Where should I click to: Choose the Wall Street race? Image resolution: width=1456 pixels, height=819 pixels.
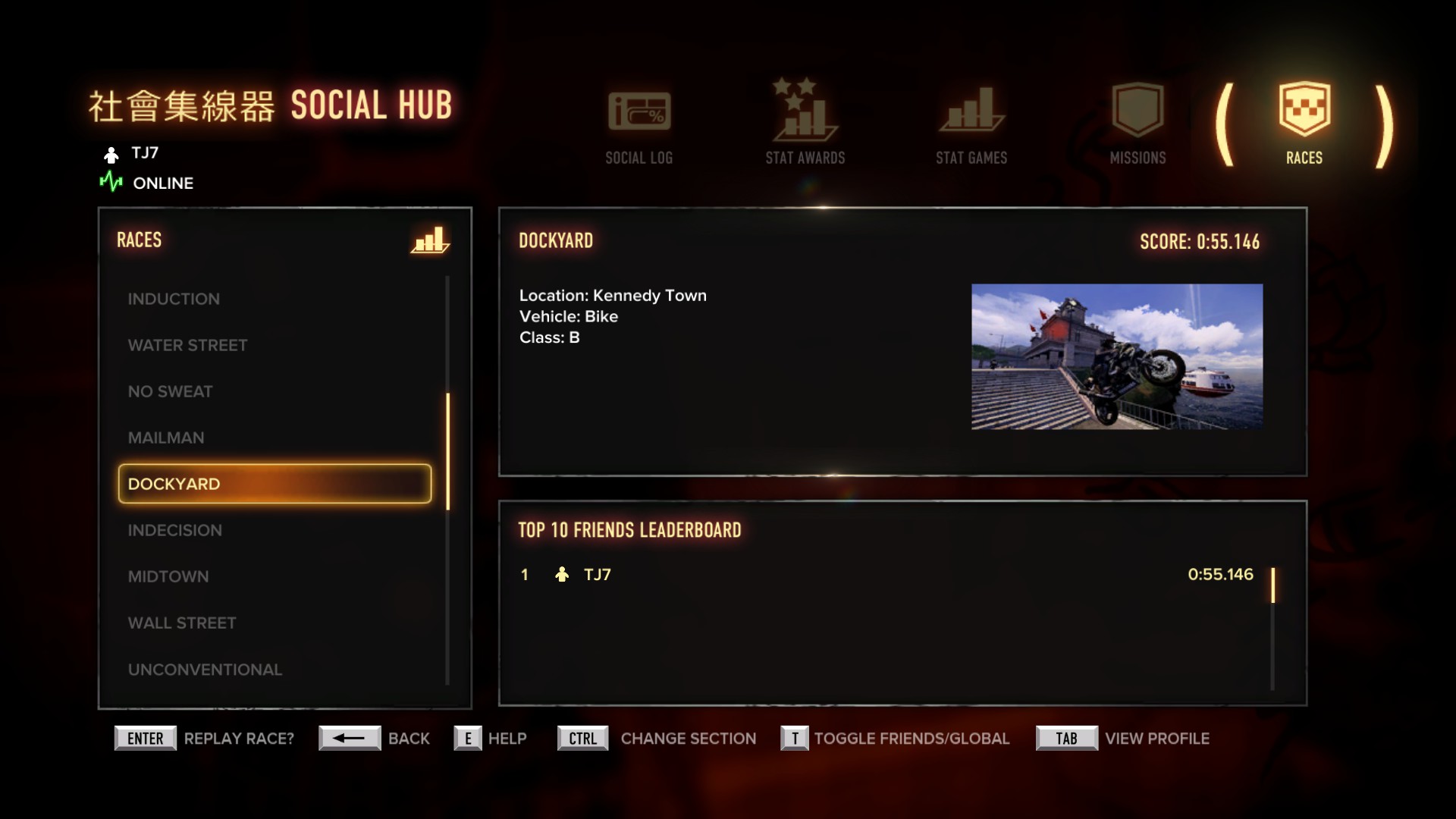tap(182, 623)
